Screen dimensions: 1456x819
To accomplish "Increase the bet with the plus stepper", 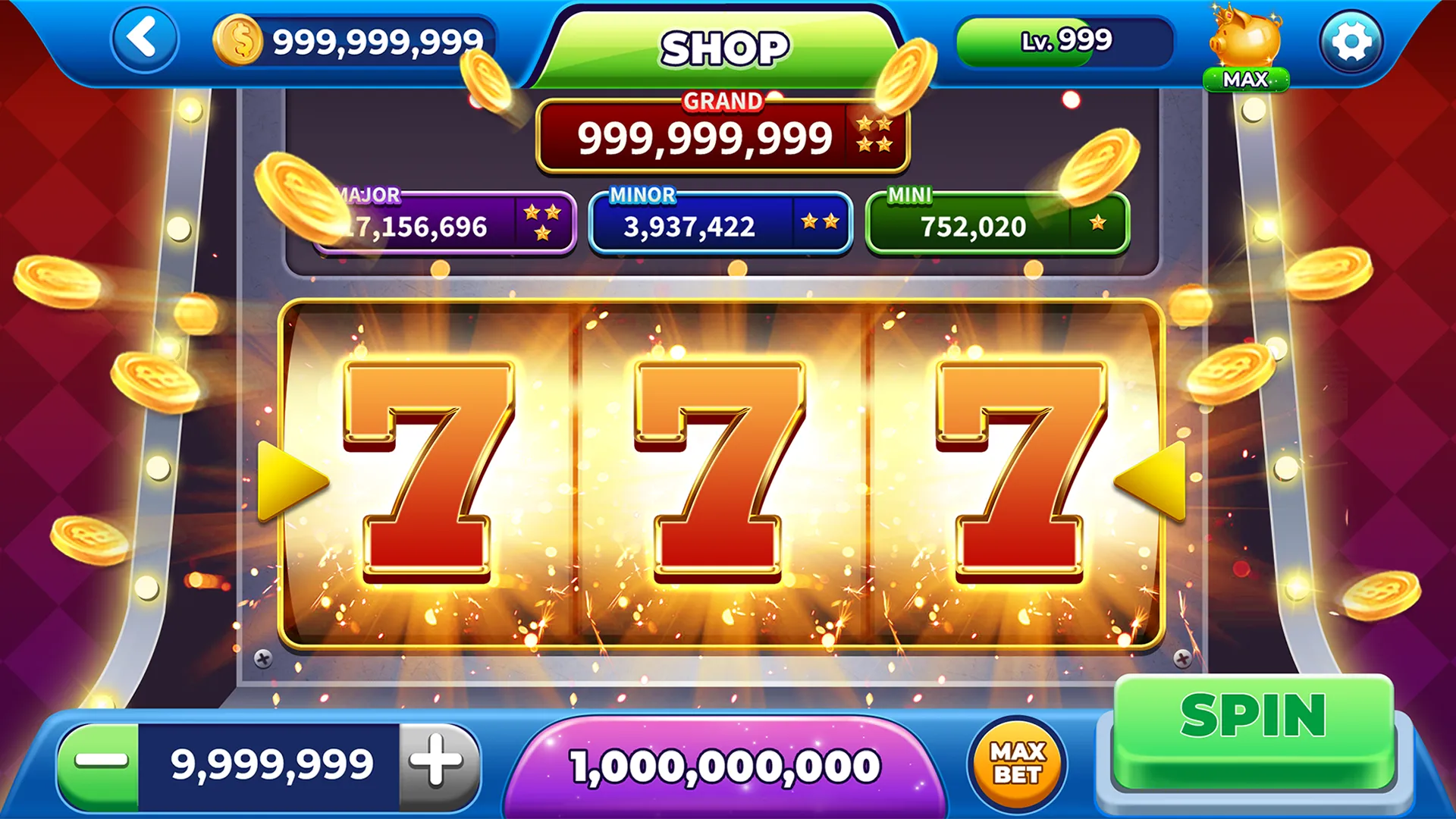I will click(435, 761).
